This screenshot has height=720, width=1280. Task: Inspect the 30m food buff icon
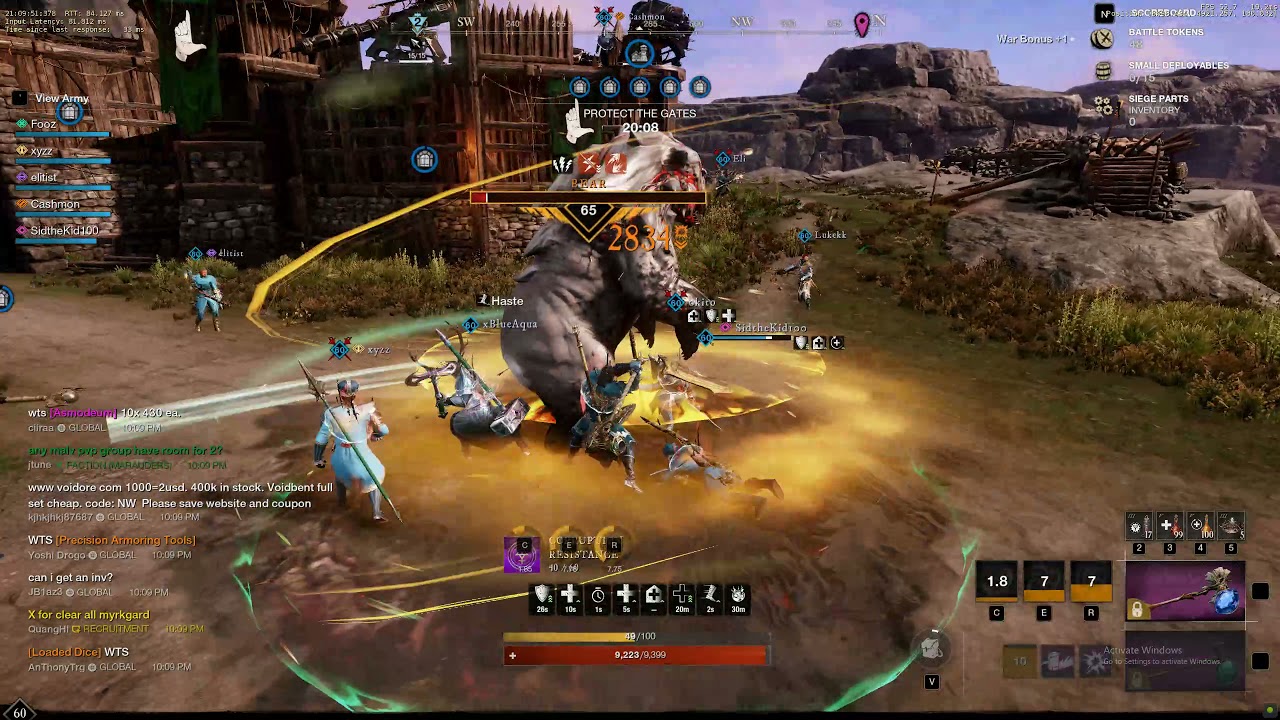(x=738, y=596)
